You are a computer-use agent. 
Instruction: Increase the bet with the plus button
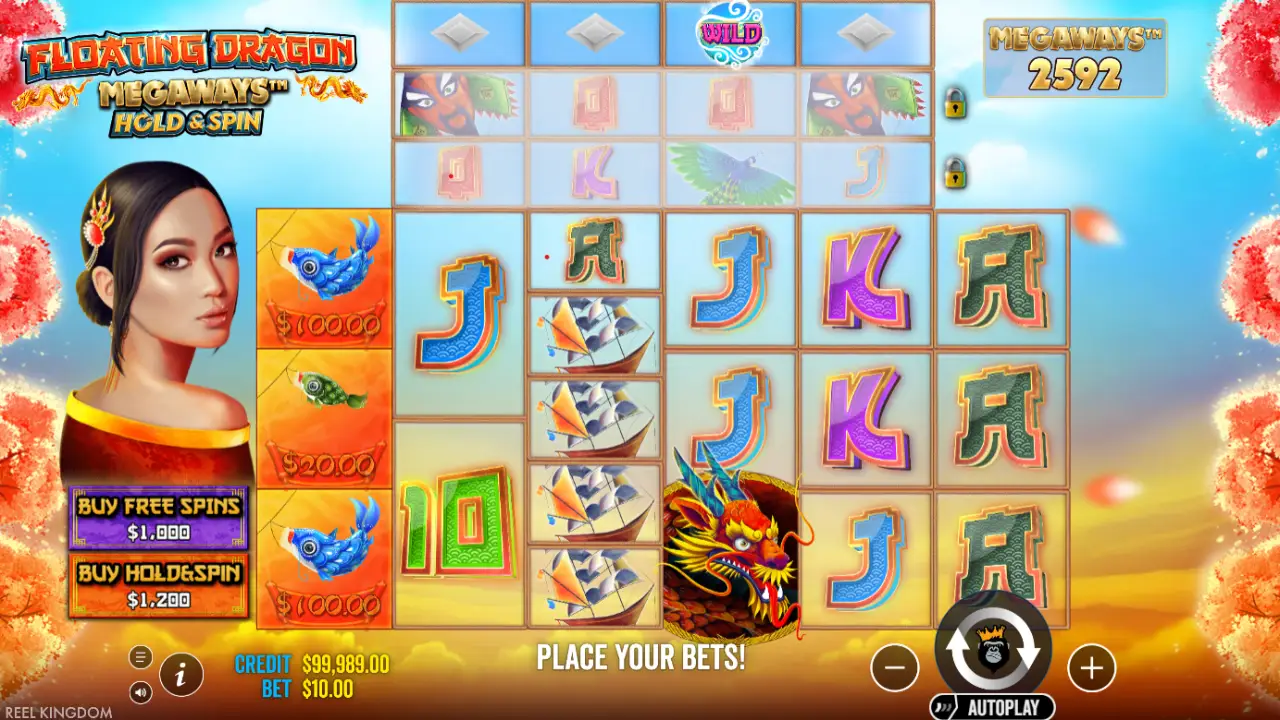[x=1091, y=666]
